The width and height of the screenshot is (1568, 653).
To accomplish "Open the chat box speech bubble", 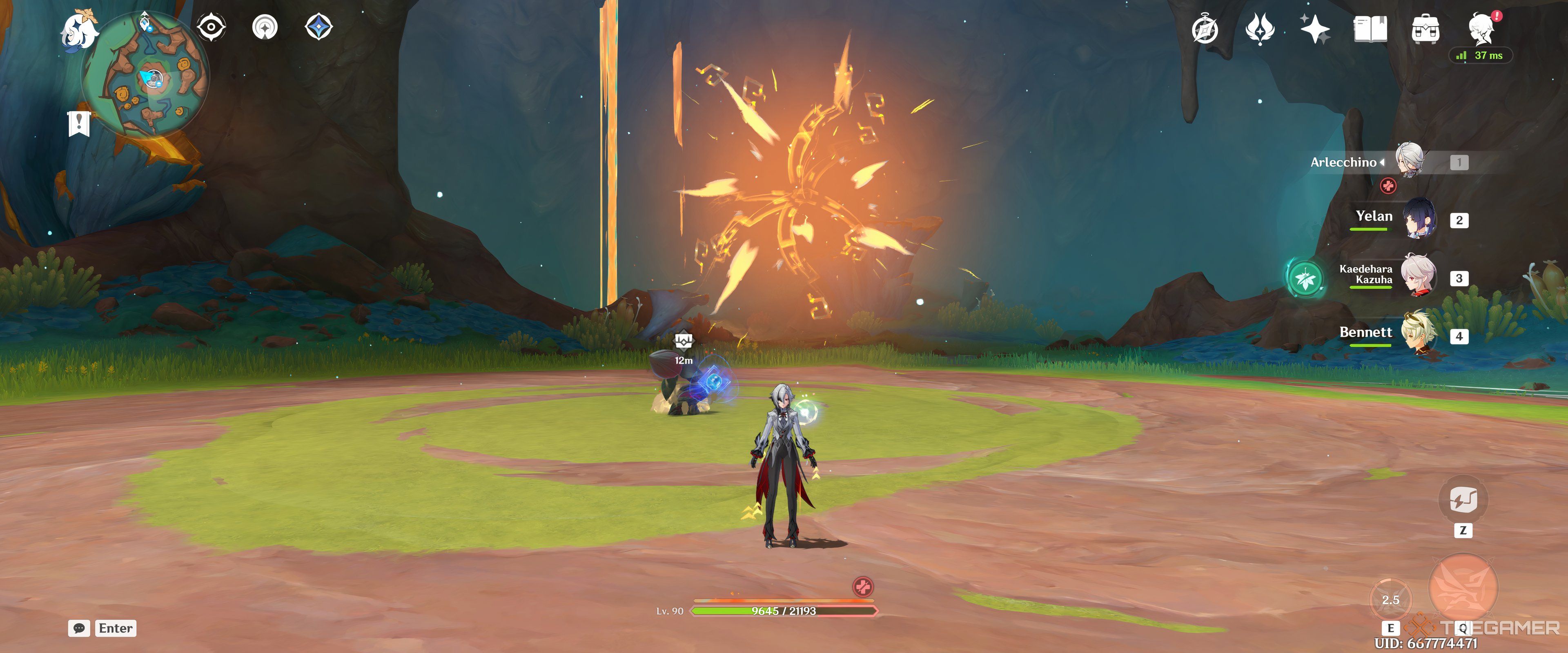I will [x=79, y=628].
